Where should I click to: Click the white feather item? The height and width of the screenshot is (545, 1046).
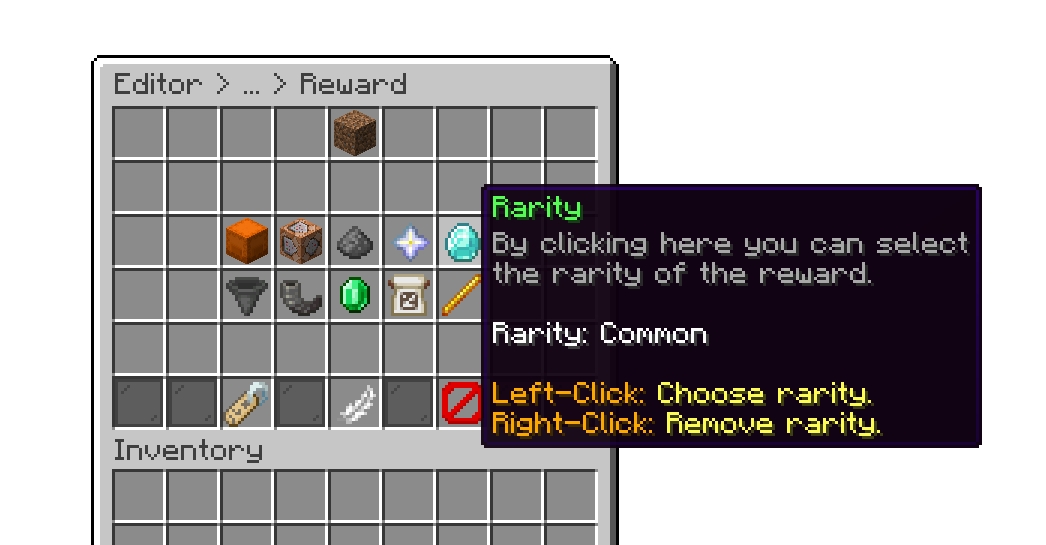click(354, 403)
